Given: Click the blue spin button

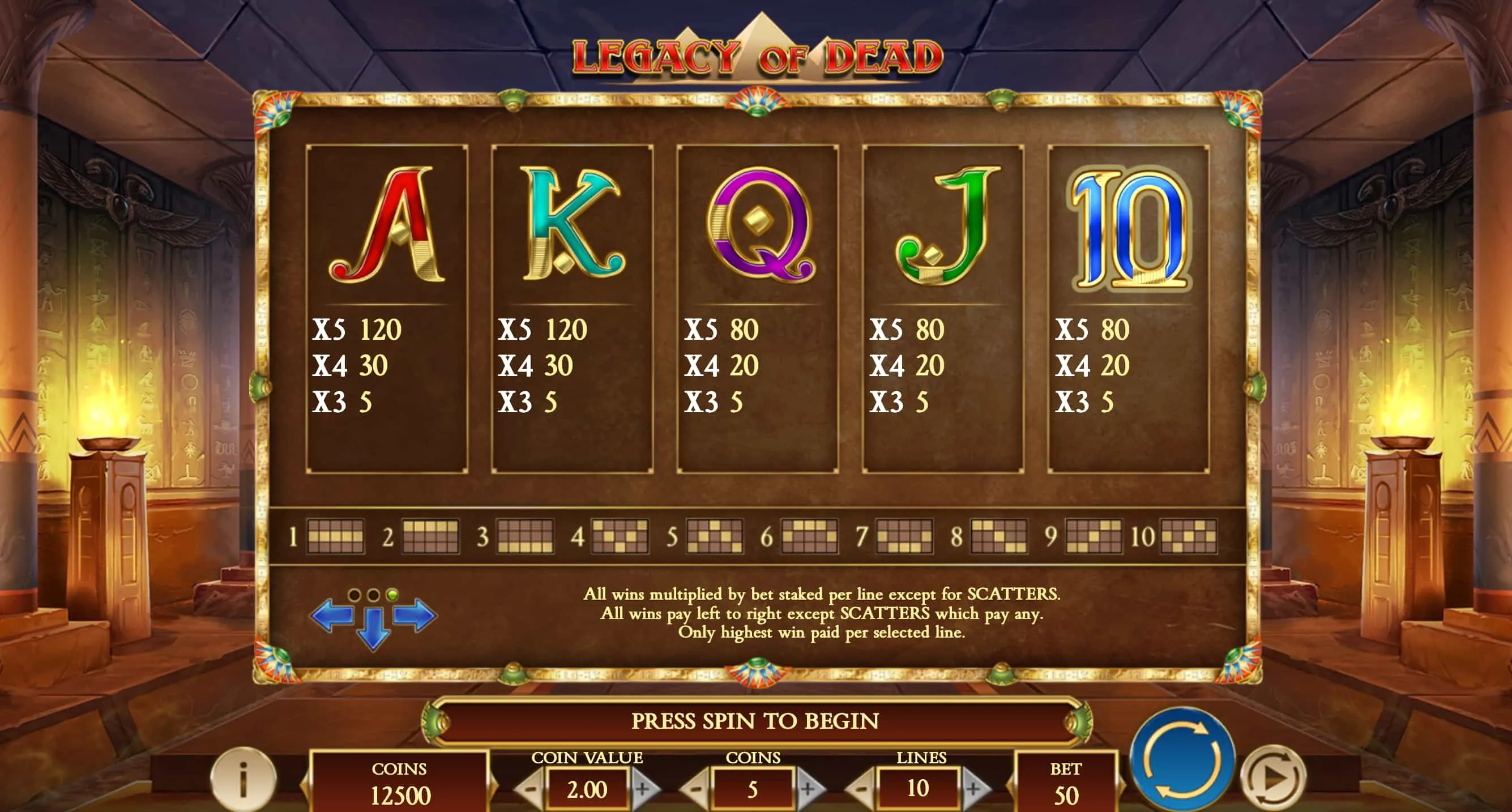Looking at the screenshot, I should click(x=1181, y=760).
